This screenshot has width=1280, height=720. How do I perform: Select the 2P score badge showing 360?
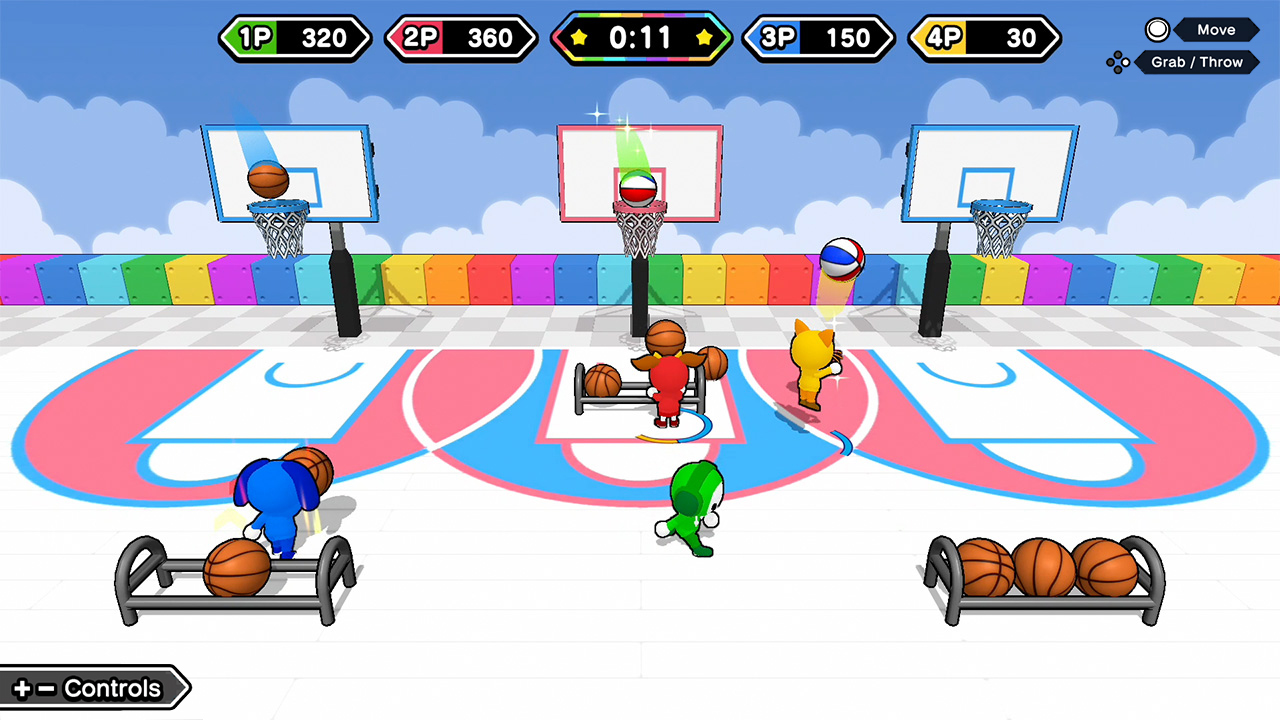click(x=461, y=38)
